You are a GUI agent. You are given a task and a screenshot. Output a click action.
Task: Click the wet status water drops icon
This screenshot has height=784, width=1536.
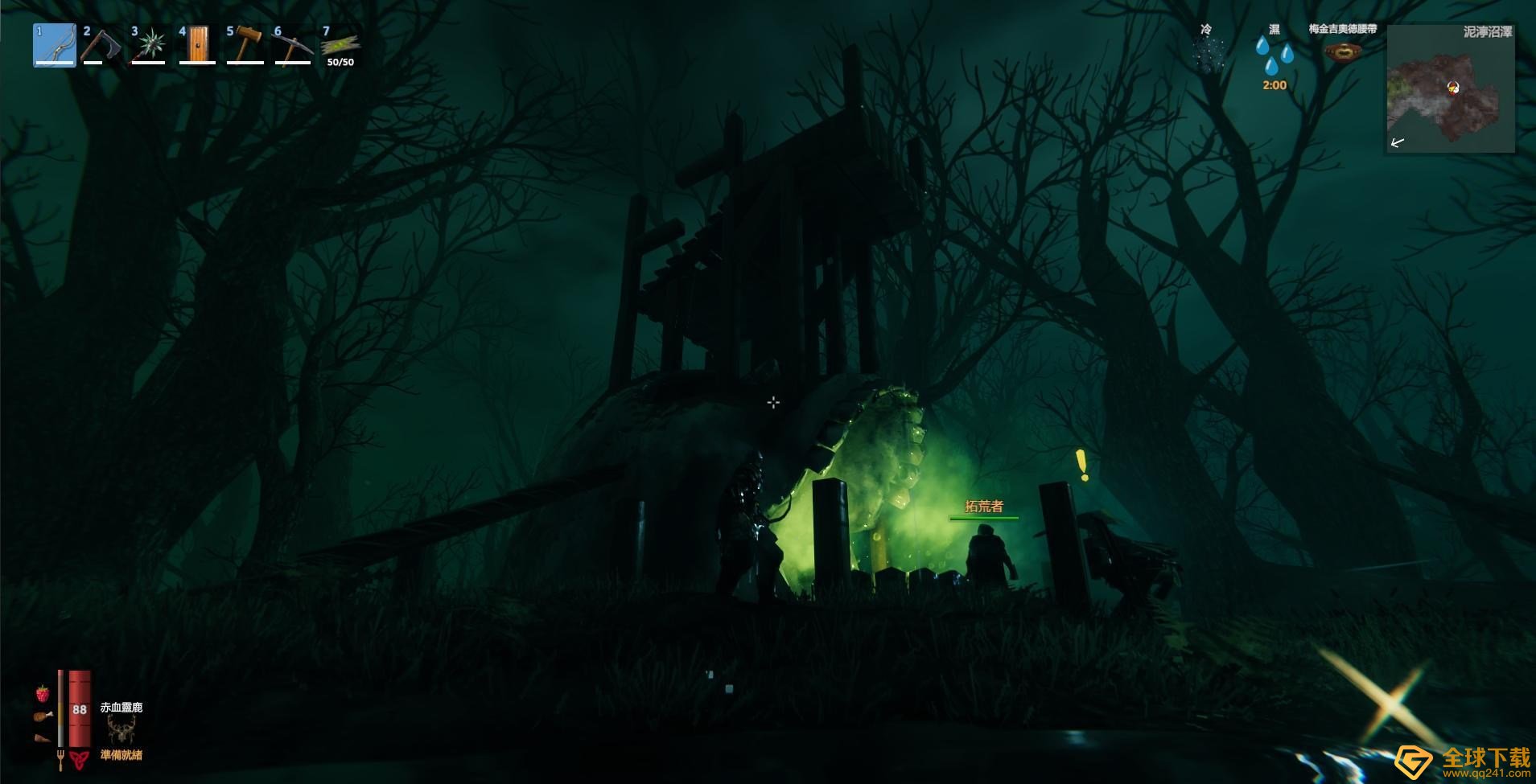click(x=1275, y=55)
